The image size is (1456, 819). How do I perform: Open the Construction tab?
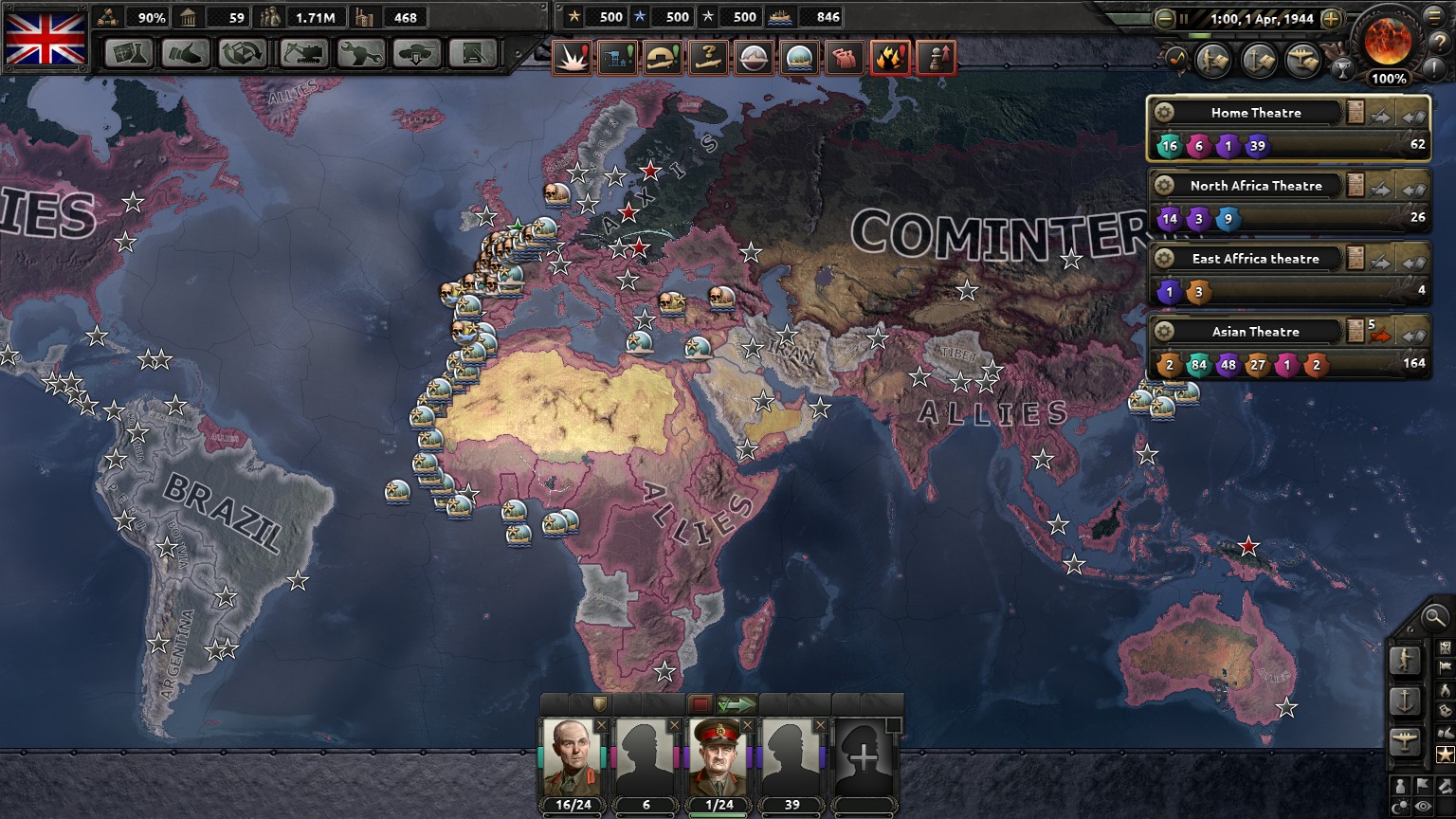pyautogui.click(x=301, y=54)
